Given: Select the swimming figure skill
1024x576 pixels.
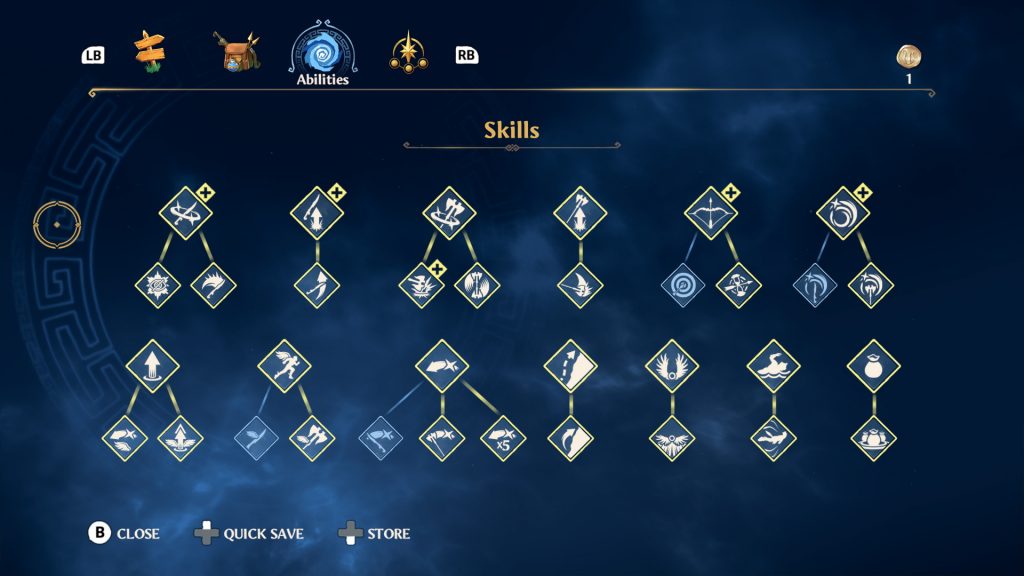Looking at the screenshot, I should pyautogui.click(x=773, y=366).
